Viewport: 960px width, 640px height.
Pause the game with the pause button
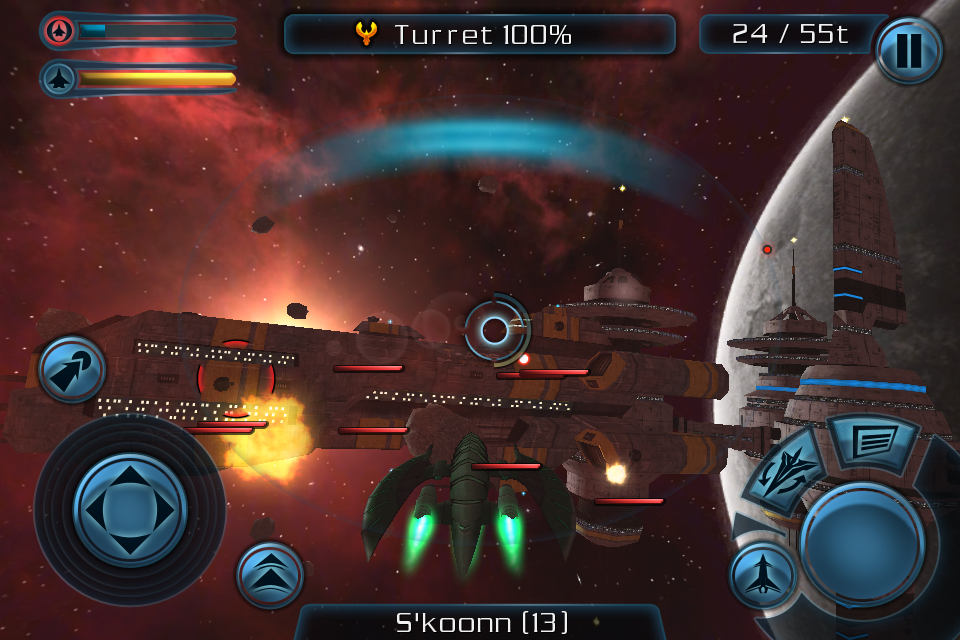coord(908,50)
